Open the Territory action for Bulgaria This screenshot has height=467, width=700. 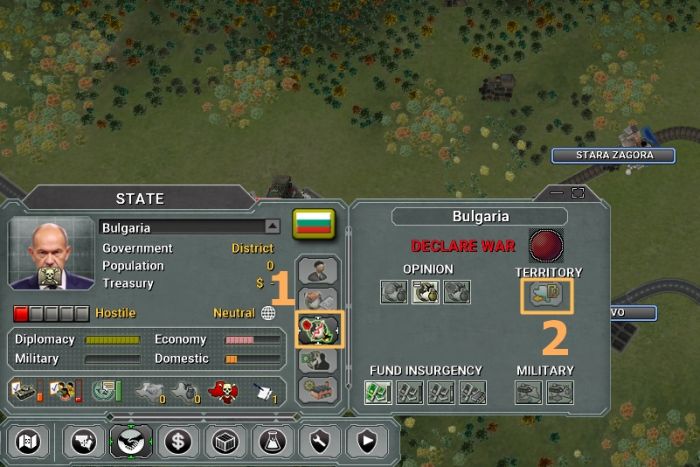coord(546,294)
